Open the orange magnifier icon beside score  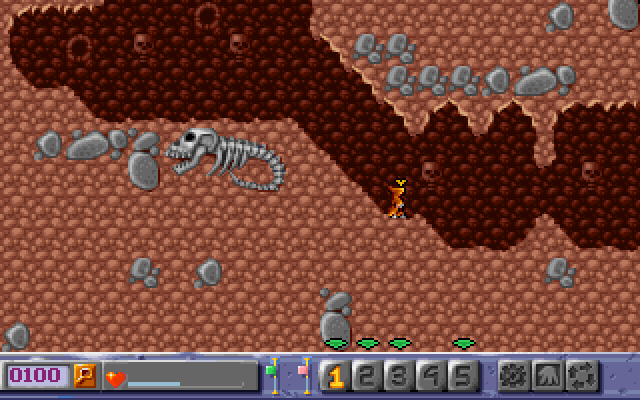86,376
